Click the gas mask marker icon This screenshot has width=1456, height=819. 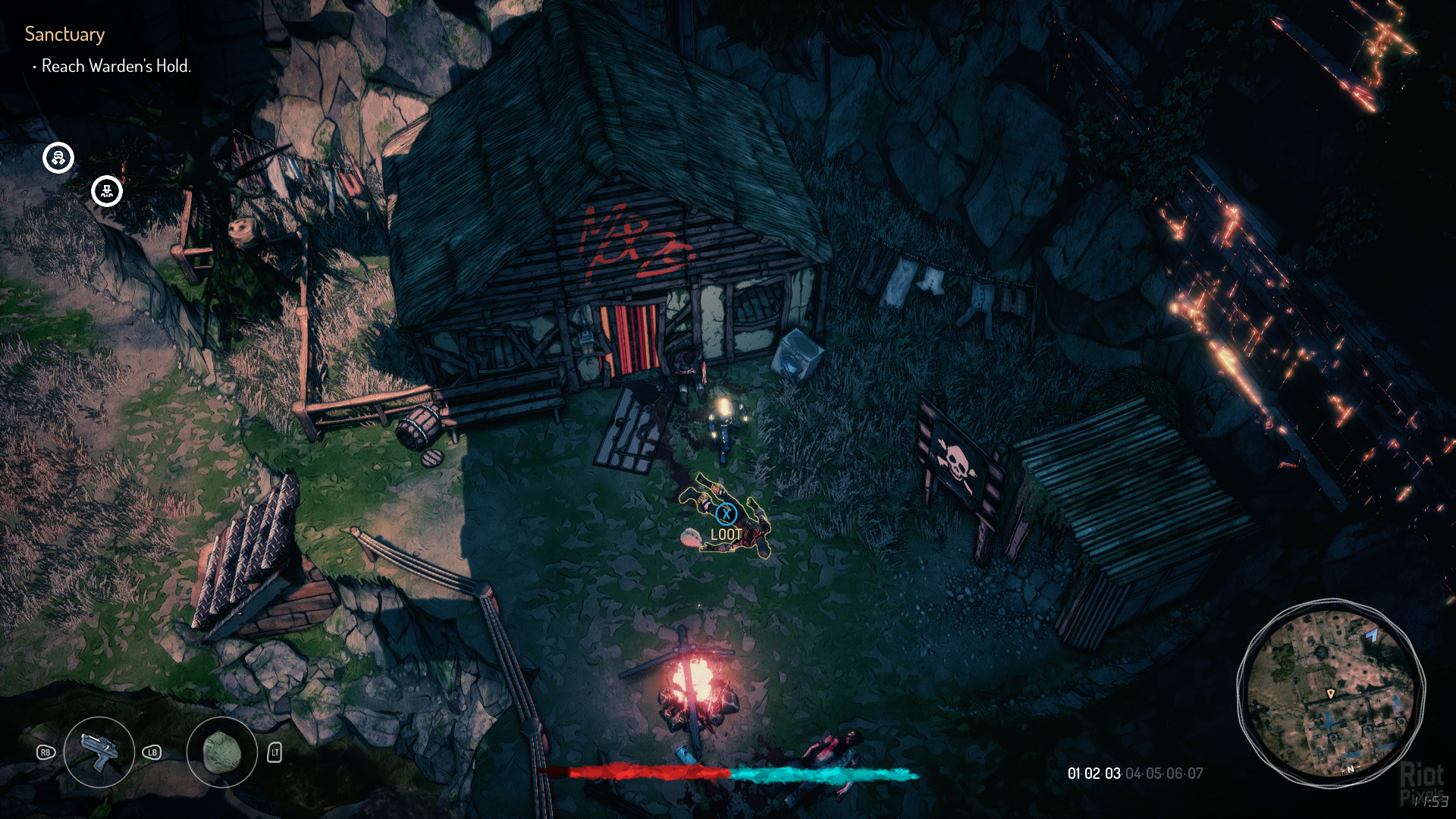click(x=58, y=158)
